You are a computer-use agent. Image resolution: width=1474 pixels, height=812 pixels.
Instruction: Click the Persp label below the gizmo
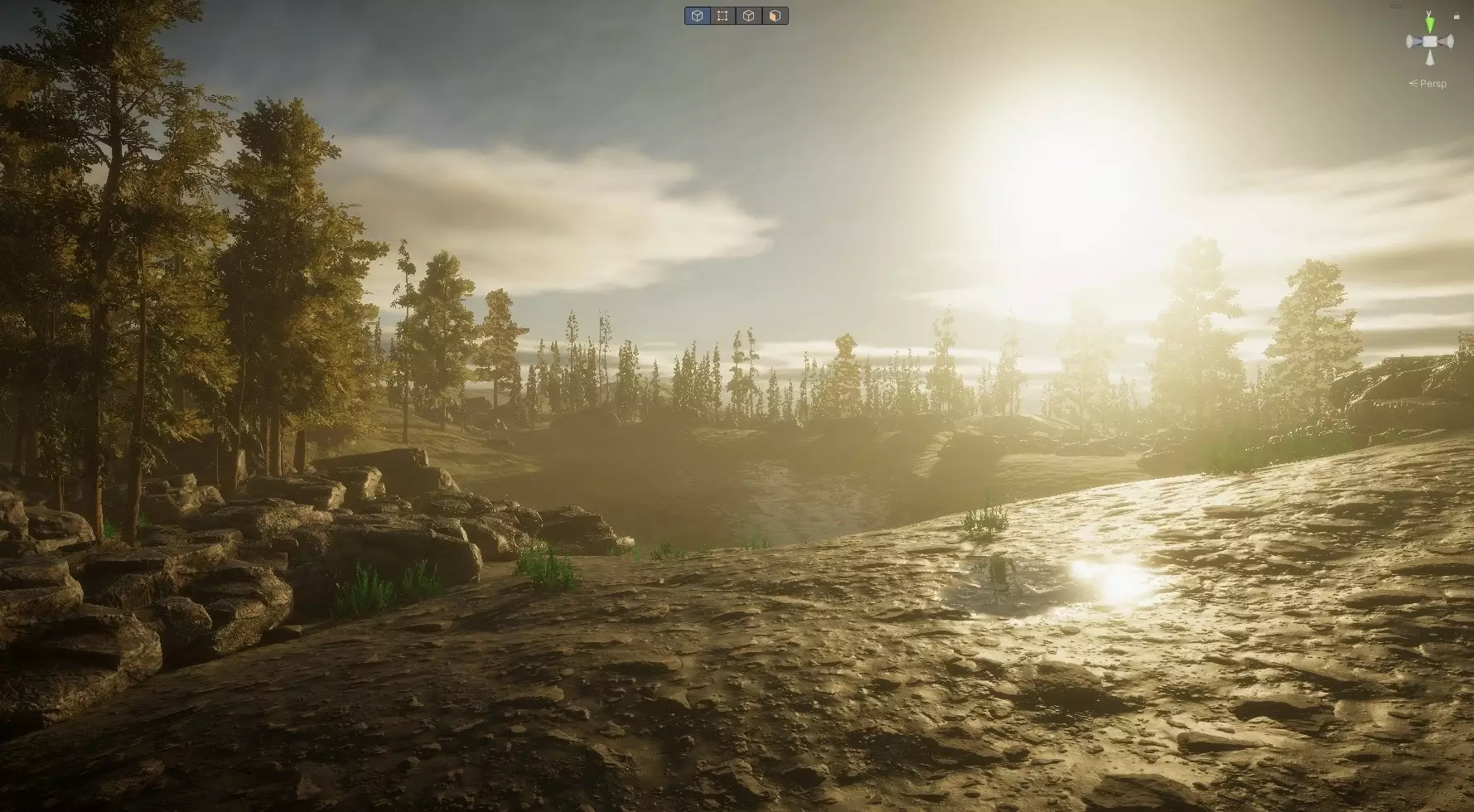tap(1434, 82)
